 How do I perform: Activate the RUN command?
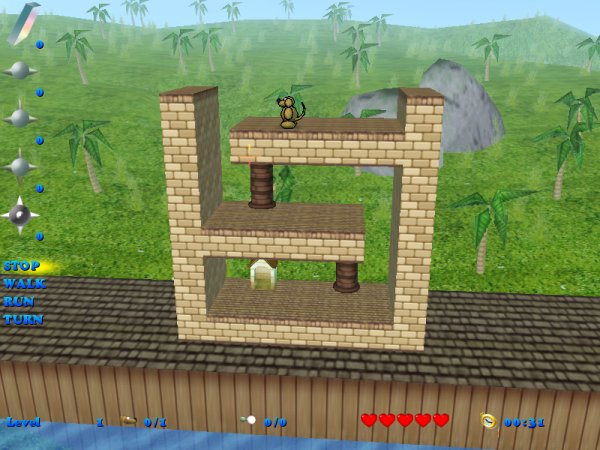(x=19, y=301)
